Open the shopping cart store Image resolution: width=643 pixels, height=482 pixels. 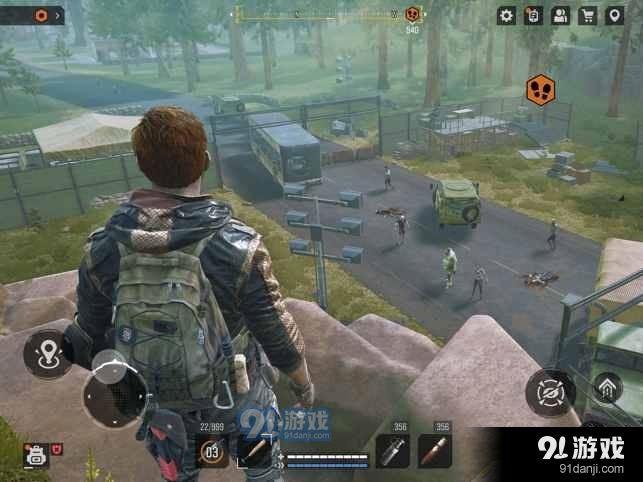tap(588, 15)
